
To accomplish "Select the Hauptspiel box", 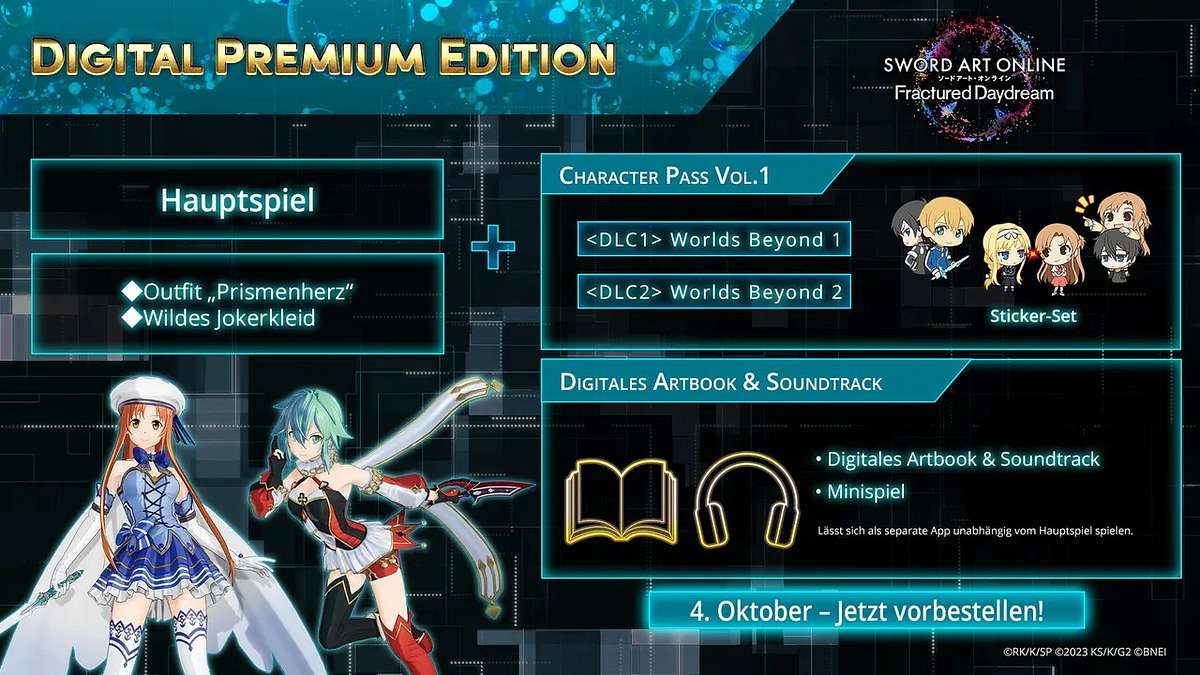I will (x=237, y=199).
